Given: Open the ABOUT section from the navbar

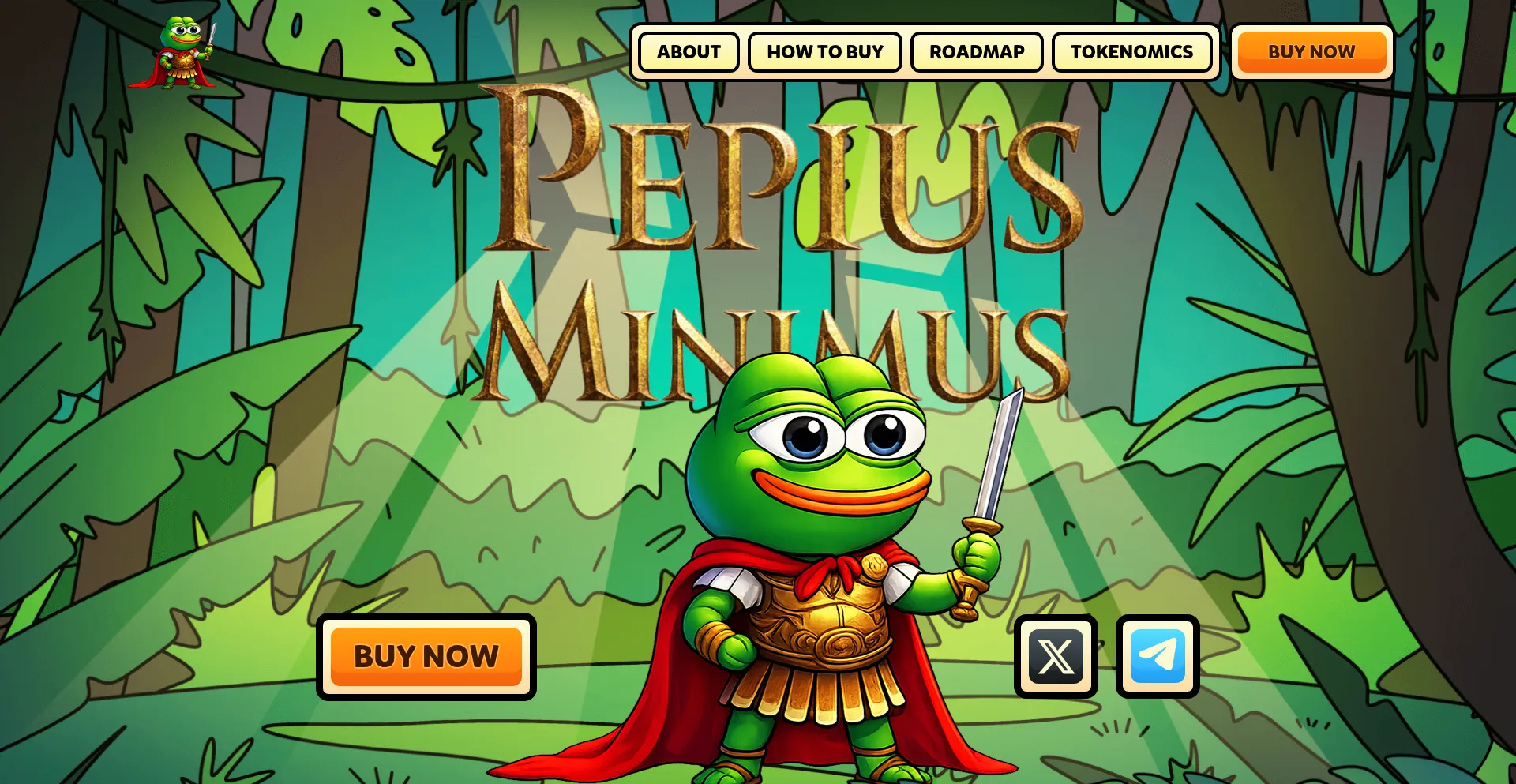Looking at the screenshot, I should (686, 52).
